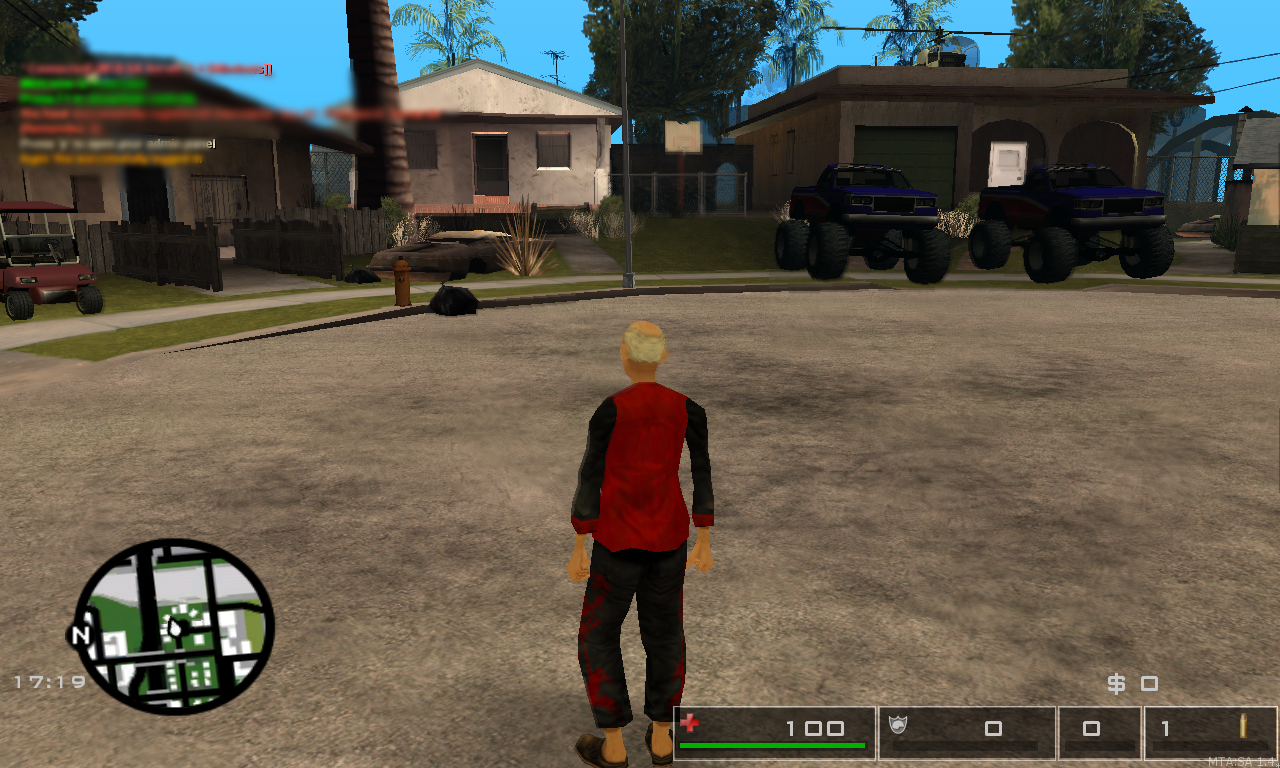1280x768 pixels.
Task: Click the empty armor bar
Action: [965, 745]
